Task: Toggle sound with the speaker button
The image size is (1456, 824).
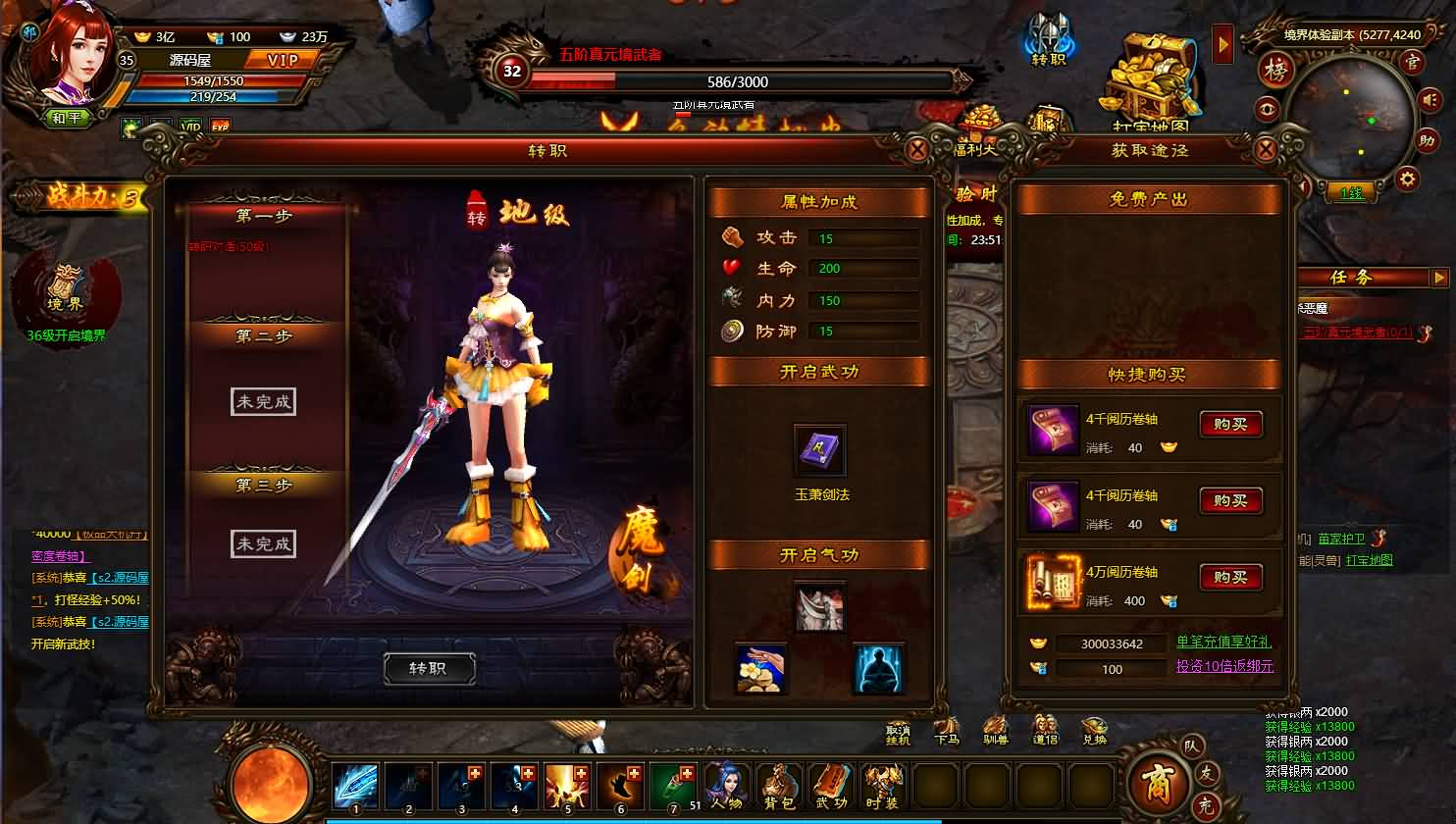Action: (1427, 100)
